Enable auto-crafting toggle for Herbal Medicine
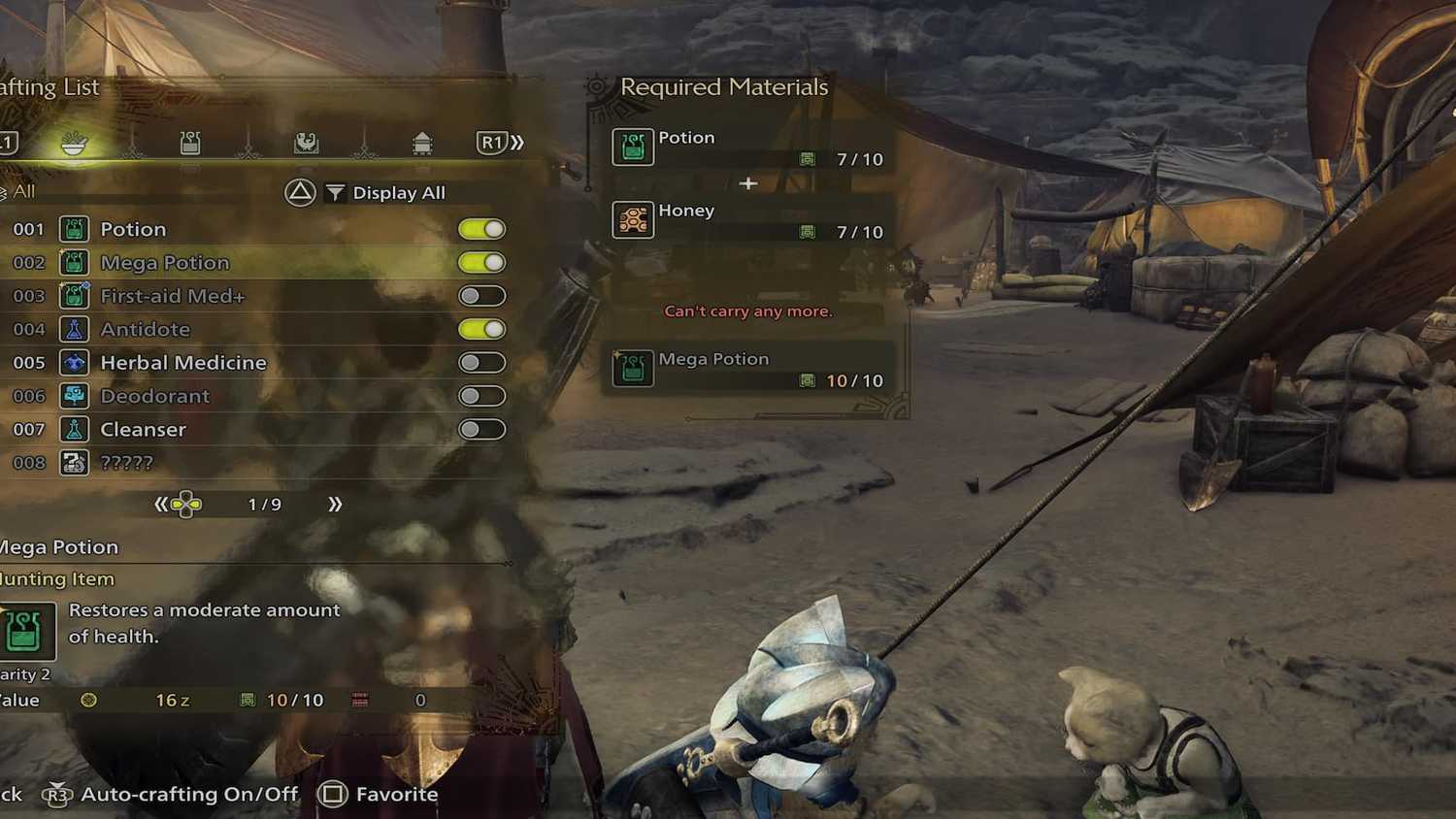This screenshot has height=819, width=1456. (x=481, y=362)
